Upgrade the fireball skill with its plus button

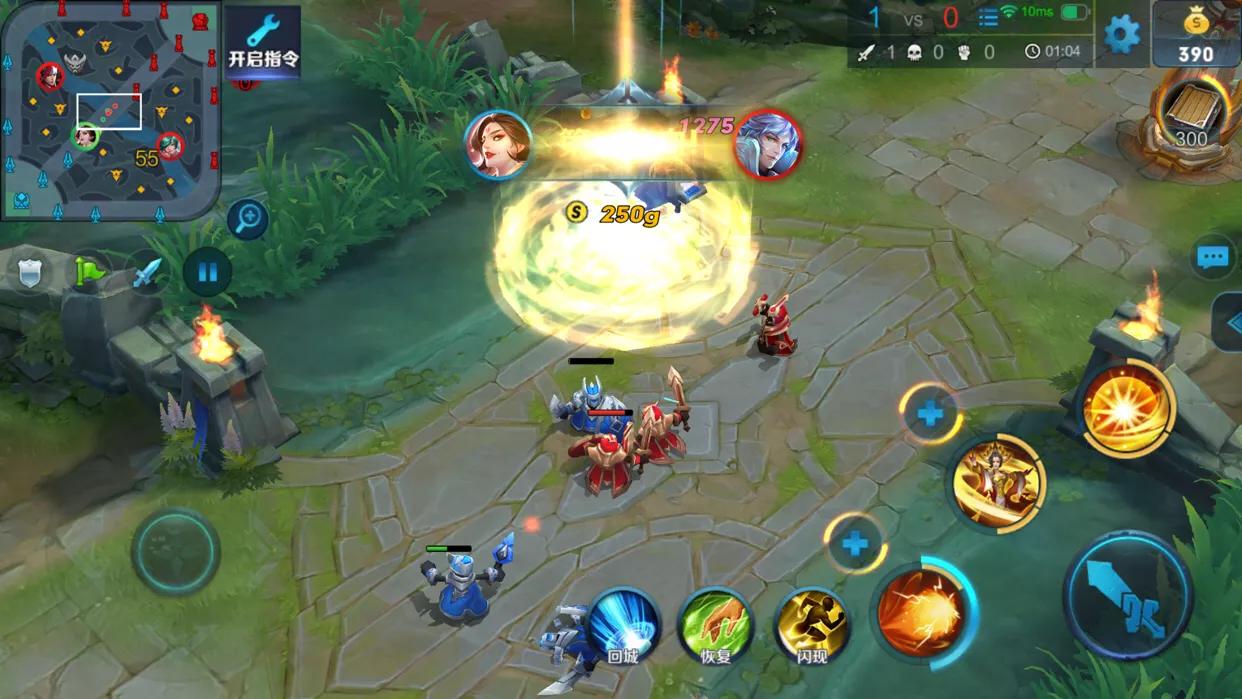855,544
